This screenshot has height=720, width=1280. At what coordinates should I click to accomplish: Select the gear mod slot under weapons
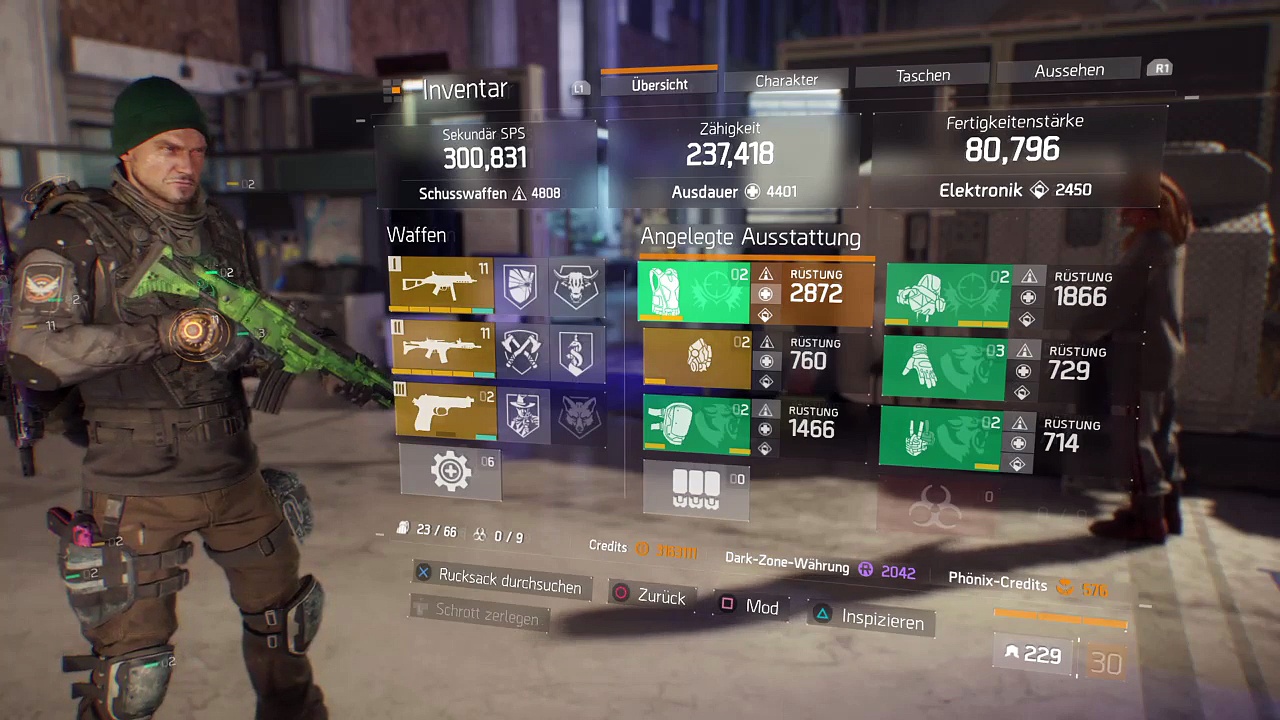click(x=451, y=471)
